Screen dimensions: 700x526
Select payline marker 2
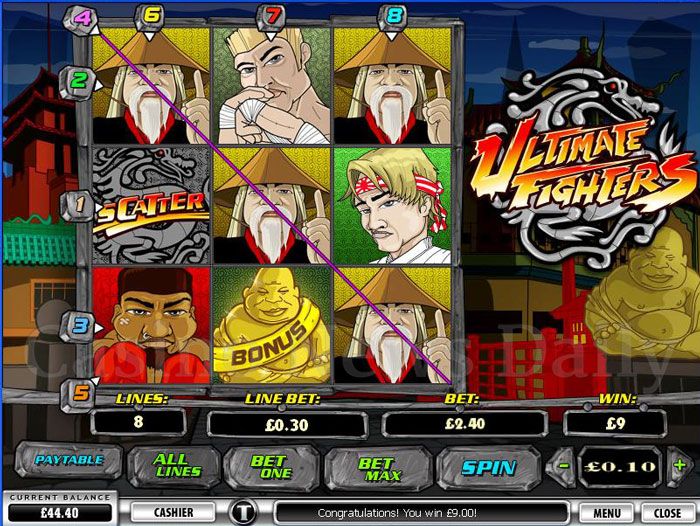point(78,79)
